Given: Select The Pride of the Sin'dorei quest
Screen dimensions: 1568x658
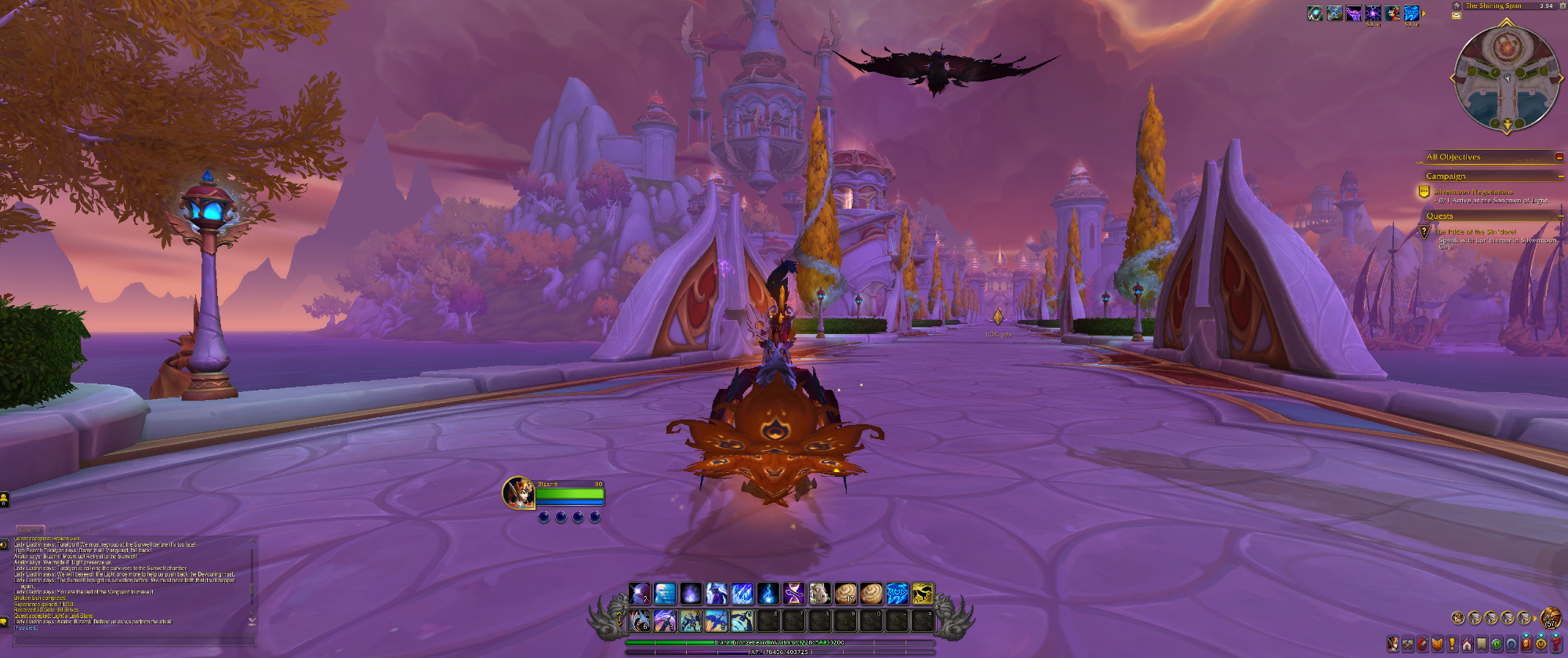Looking at the screenshot, I should tap(1475, 231).
